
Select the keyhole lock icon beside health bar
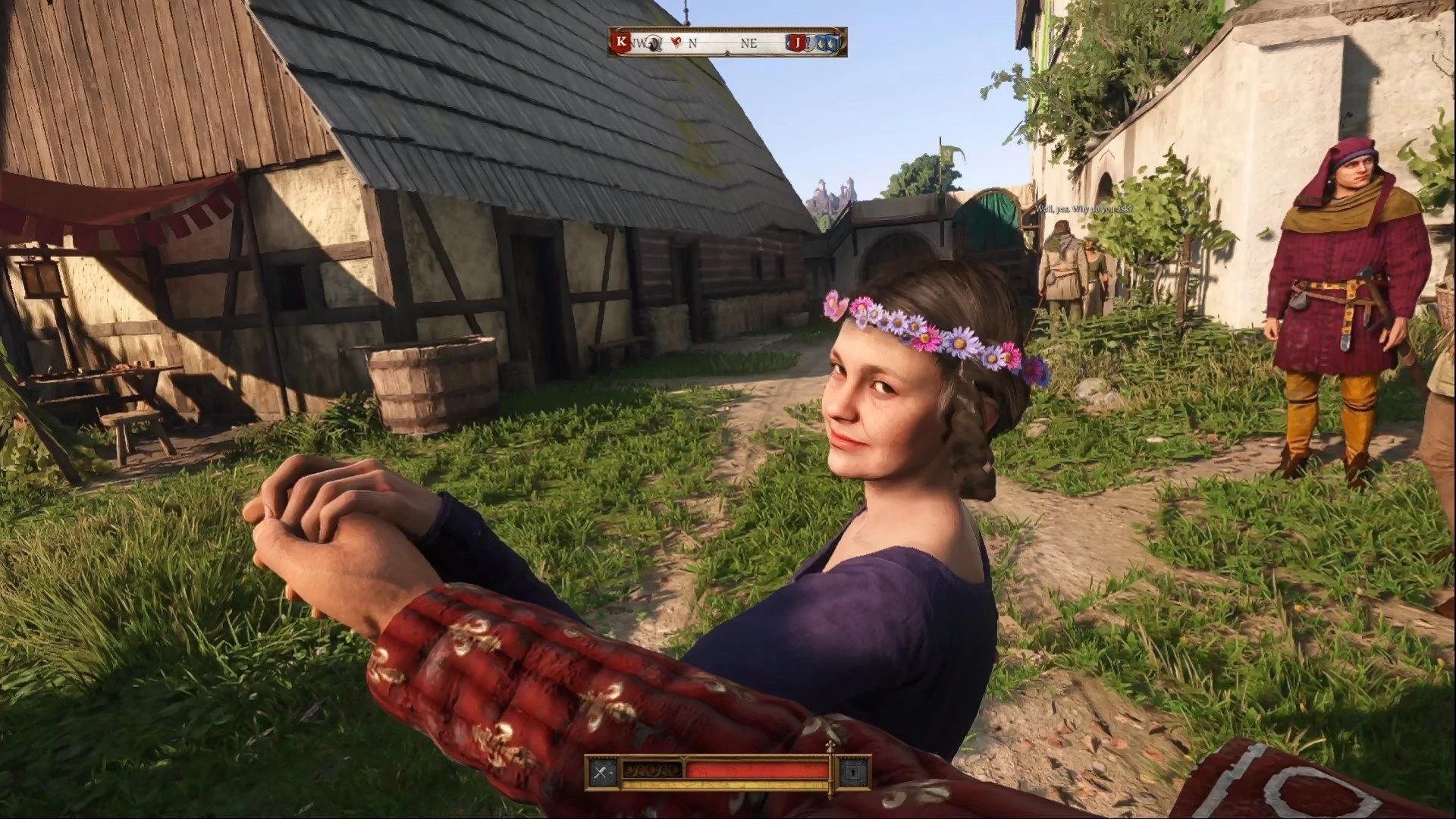[854, 773]
